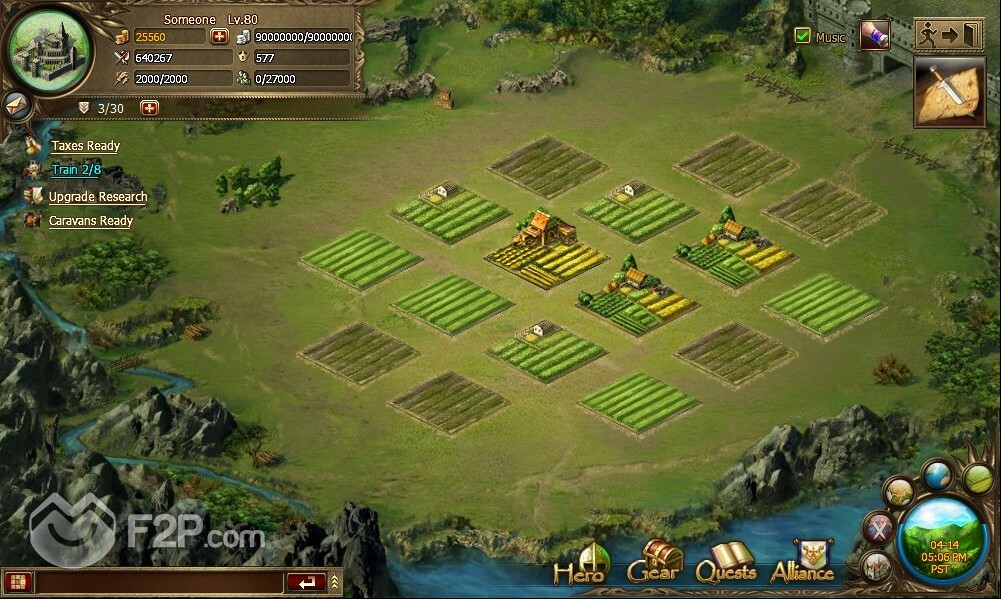Click the exit door button
Image resolution: width=1001 pixels, height=599 pixels.
949,34
